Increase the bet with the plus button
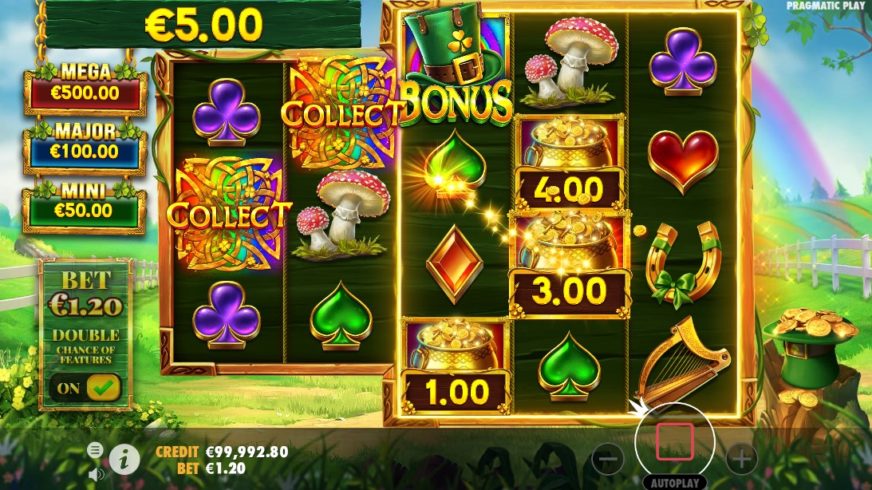The image size is (872, 490). point(740,459)
